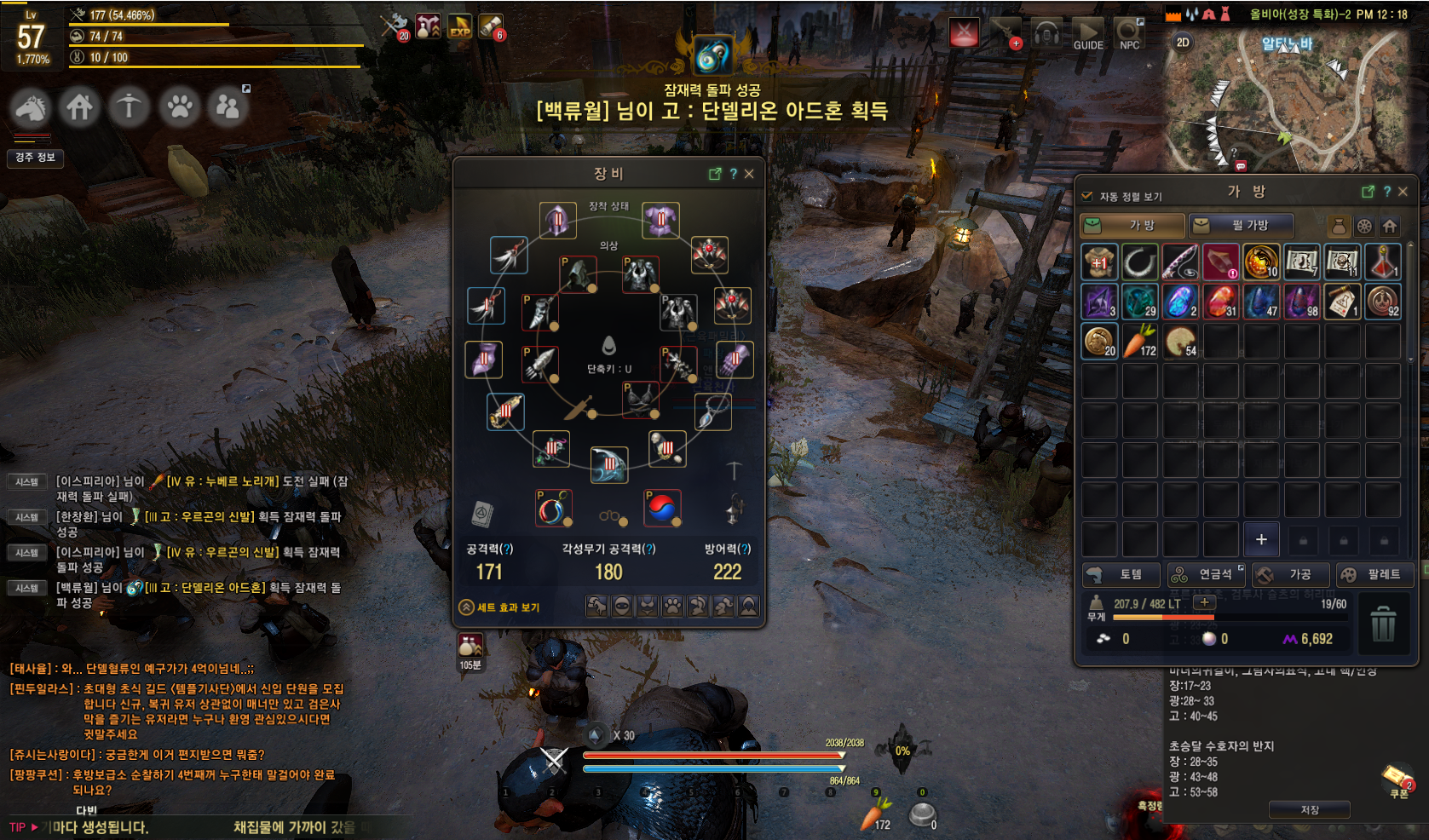
Task: Open the GUIDE button at top
Action: tap(1087, 35)
